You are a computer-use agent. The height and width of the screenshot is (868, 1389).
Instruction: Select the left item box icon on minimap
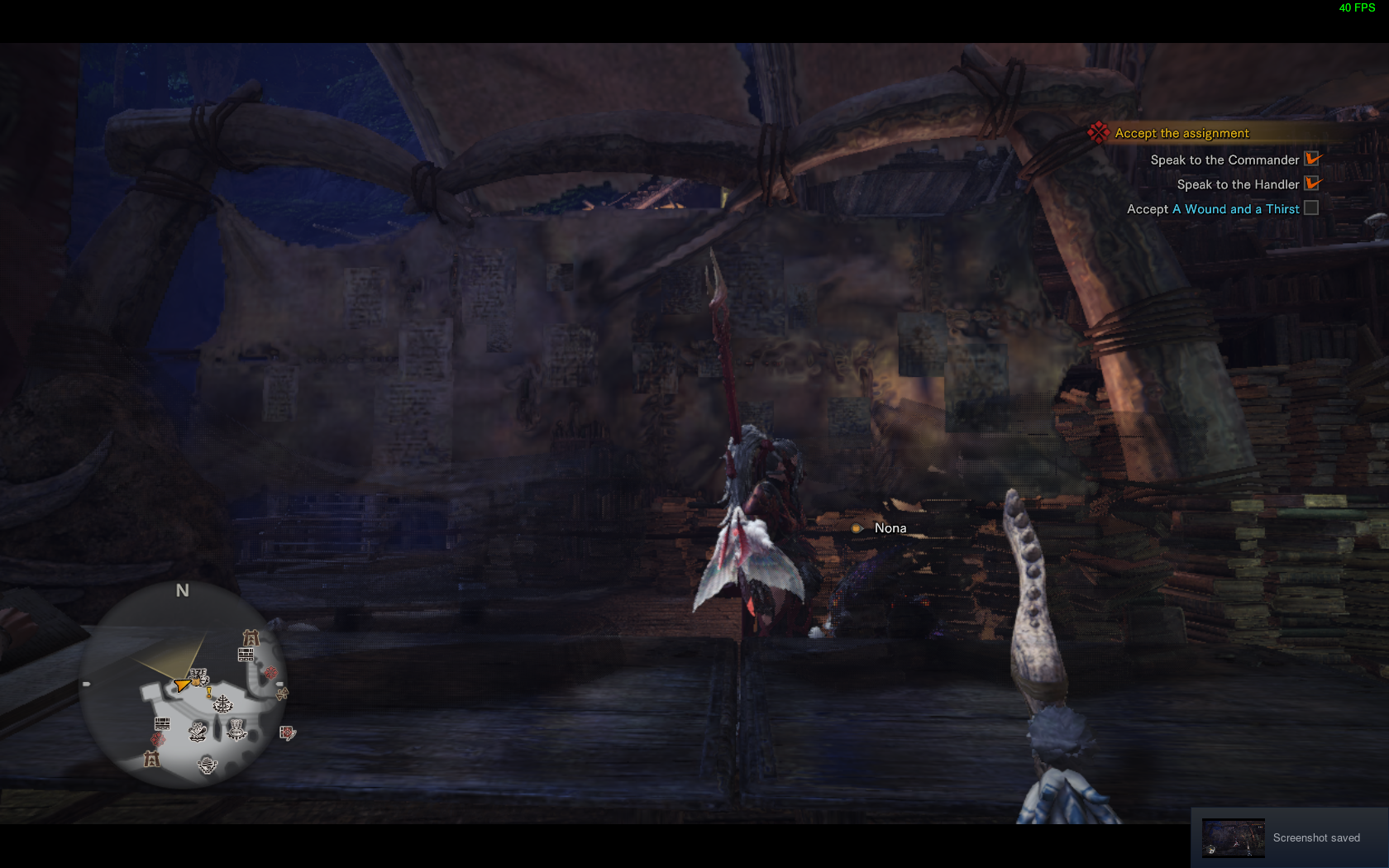click(x=162, y=722)
